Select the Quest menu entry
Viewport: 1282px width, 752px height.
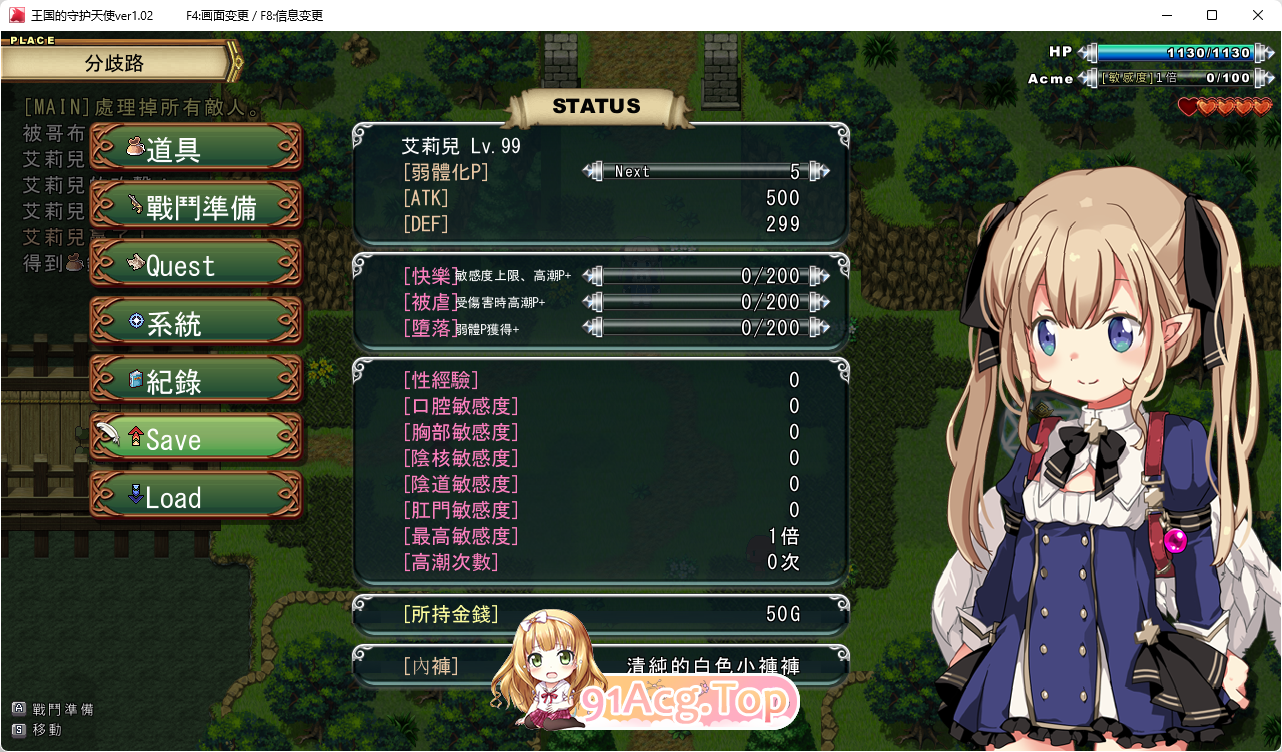(x=196, y=263)
